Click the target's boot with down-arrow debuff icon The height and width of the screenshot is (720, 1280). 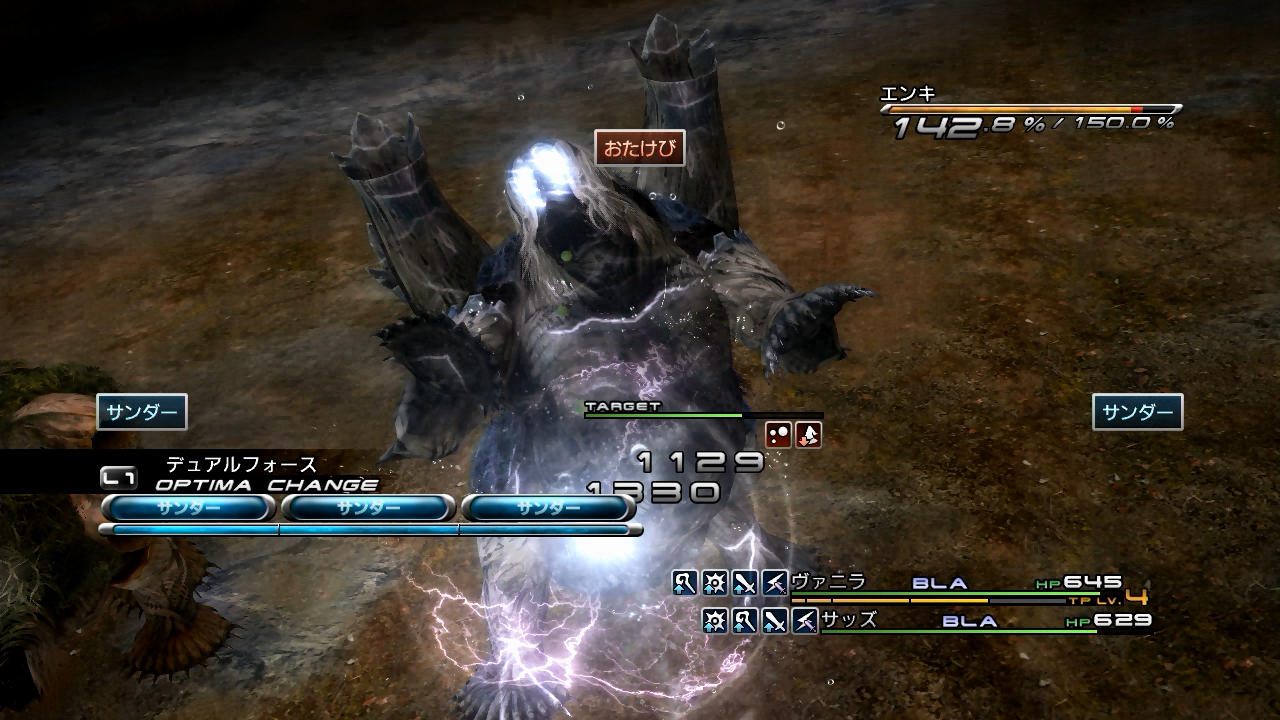[x=808, y=435]
